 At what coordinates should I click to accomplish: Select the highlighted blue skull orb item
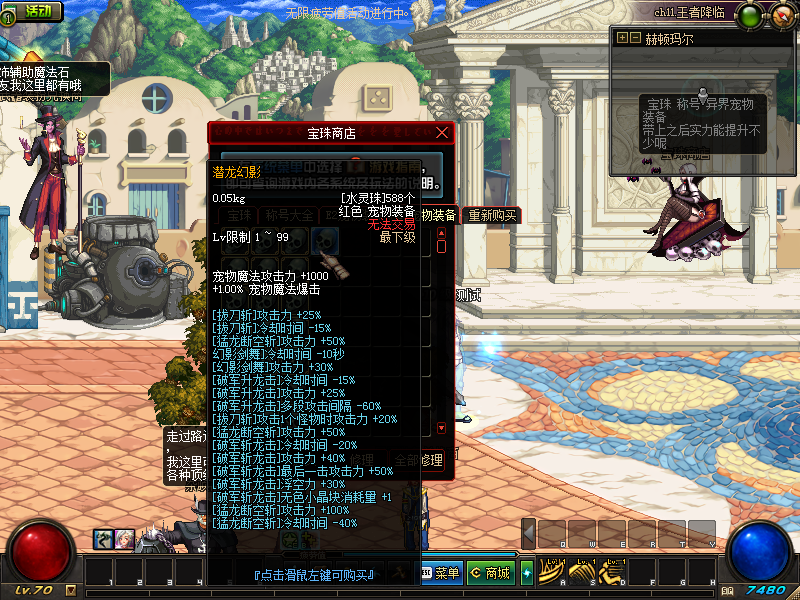pyautogui.click(x=324, y=239)
